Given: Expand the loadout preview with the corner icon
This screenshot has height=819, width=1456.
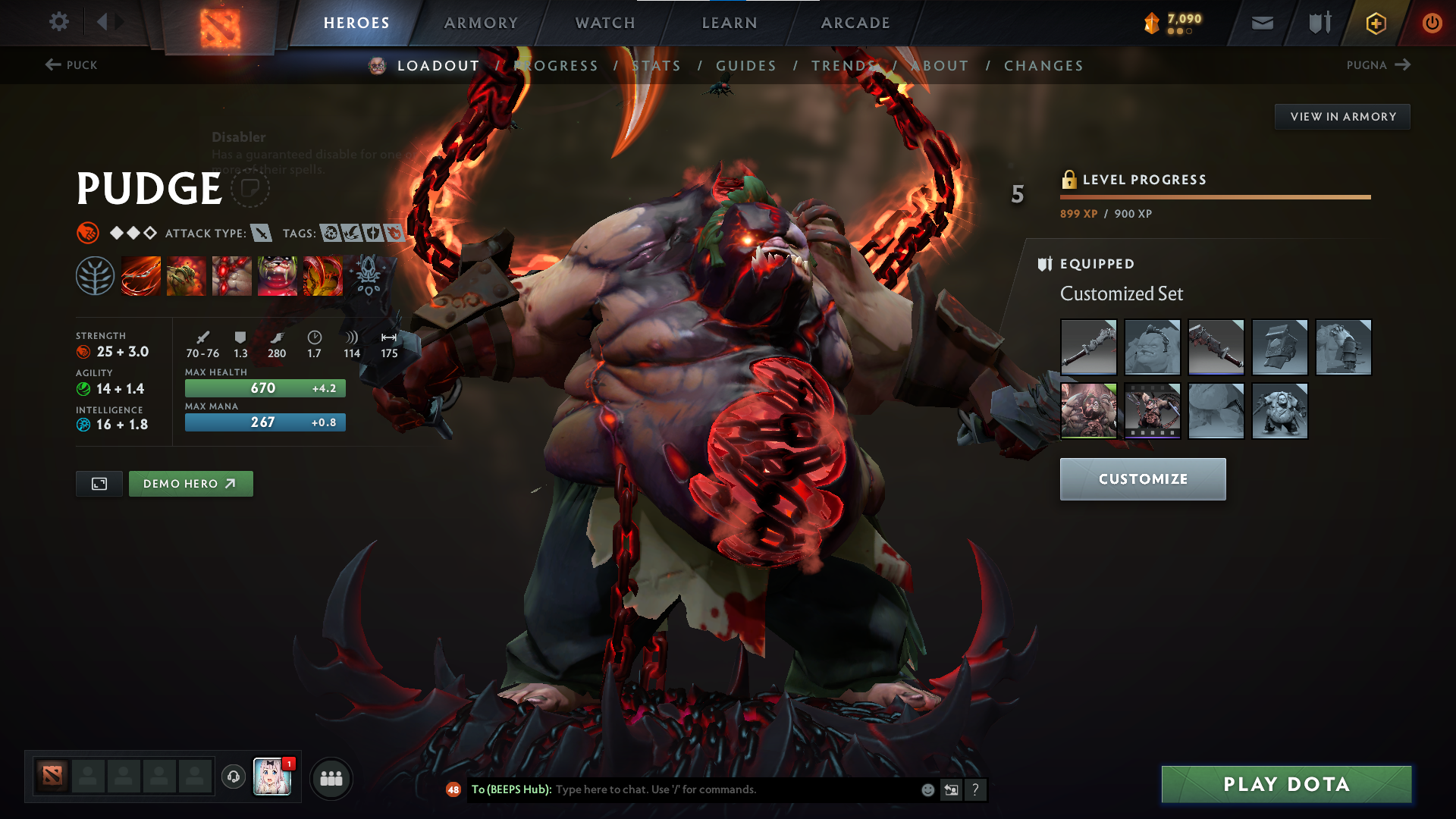Looking at the screenshot, I should (x=99, y=483).
